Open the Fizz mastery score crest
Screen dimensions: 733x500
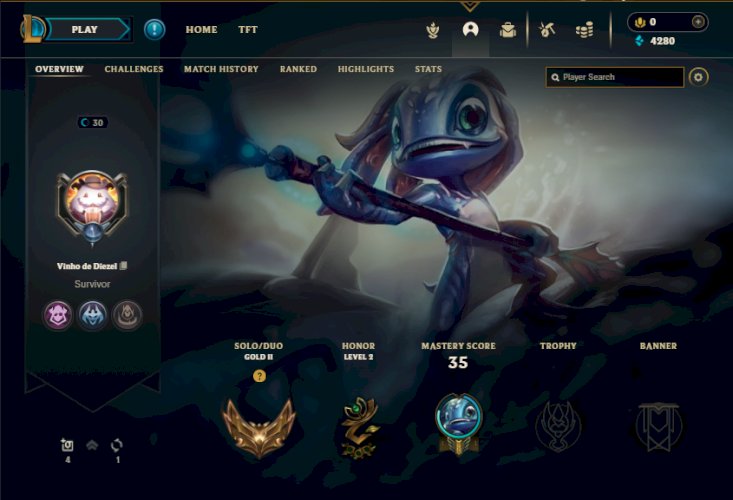458,423
